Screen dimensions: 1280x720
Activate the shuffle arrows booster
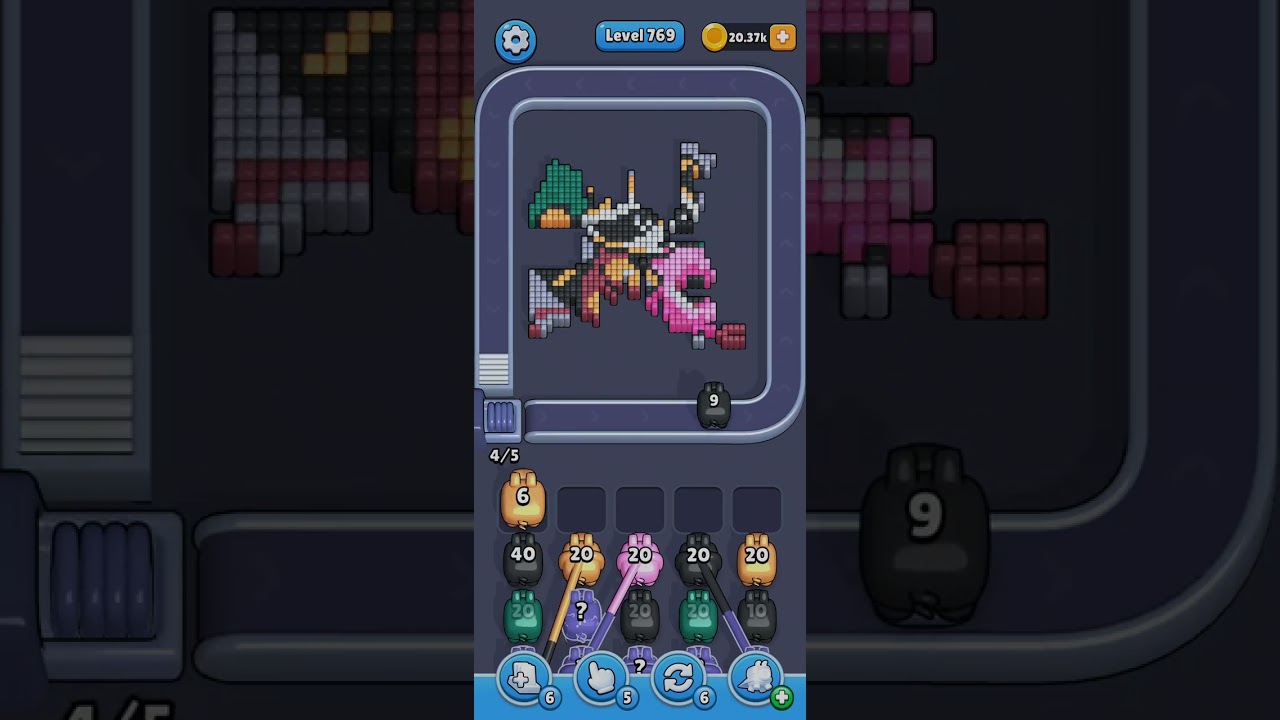coord(678,680)
